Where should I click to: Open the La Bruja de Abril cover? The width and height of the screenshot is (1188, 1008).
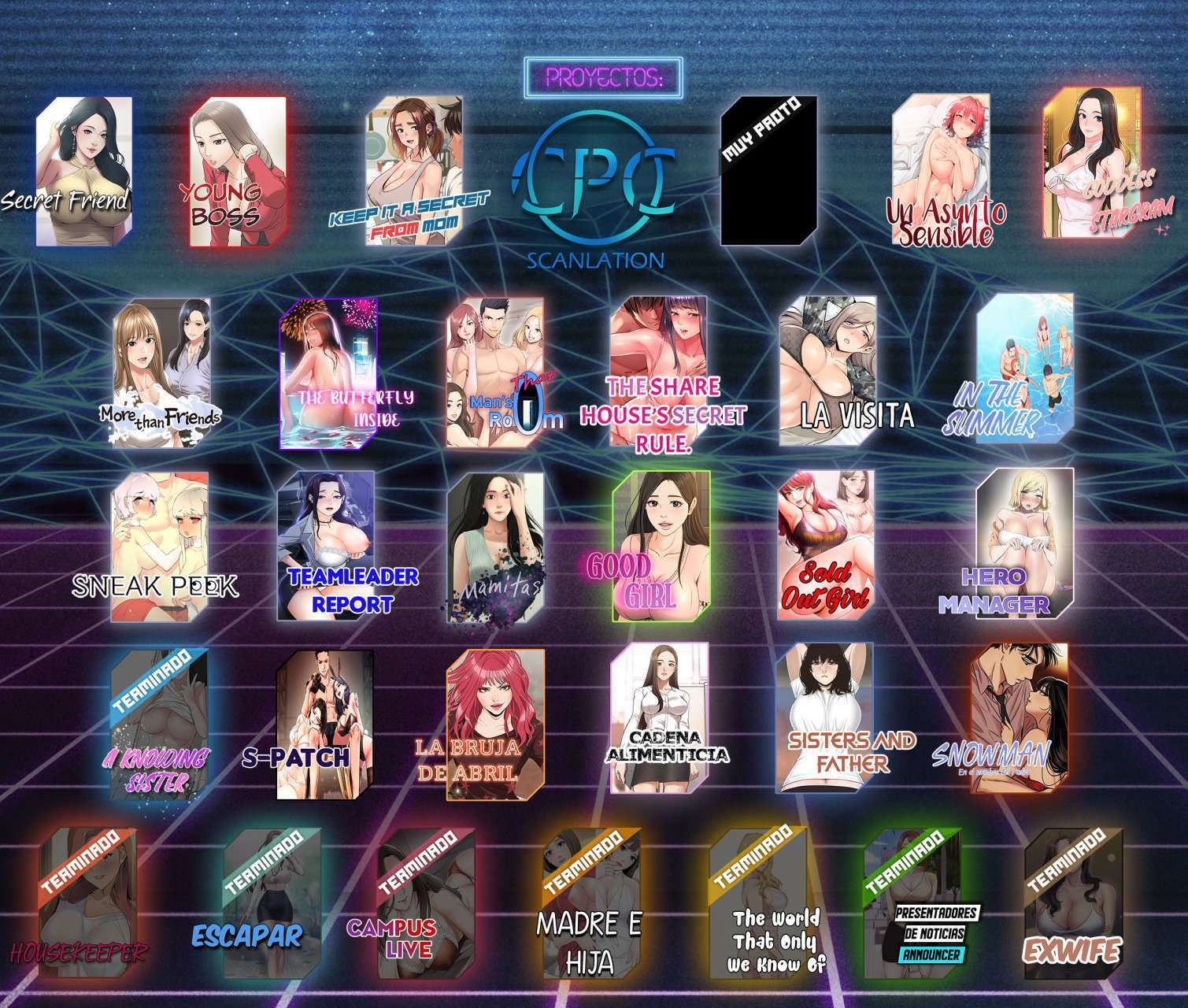495,724
